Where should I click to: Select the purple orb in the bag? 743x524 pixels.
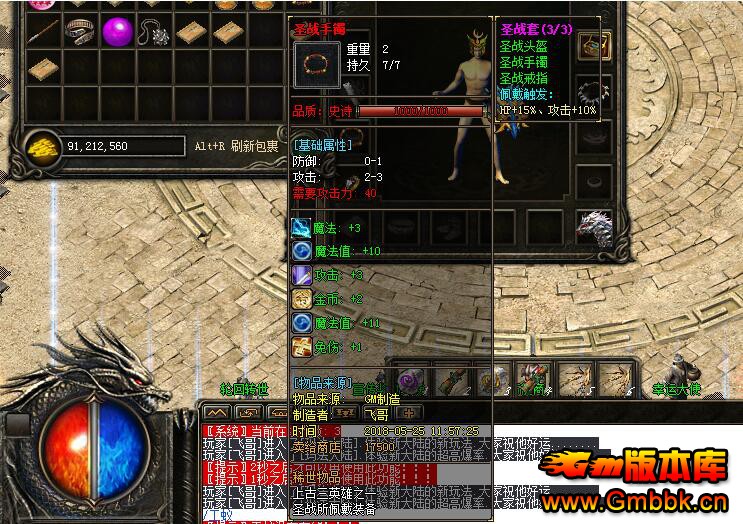click(118, 30)
